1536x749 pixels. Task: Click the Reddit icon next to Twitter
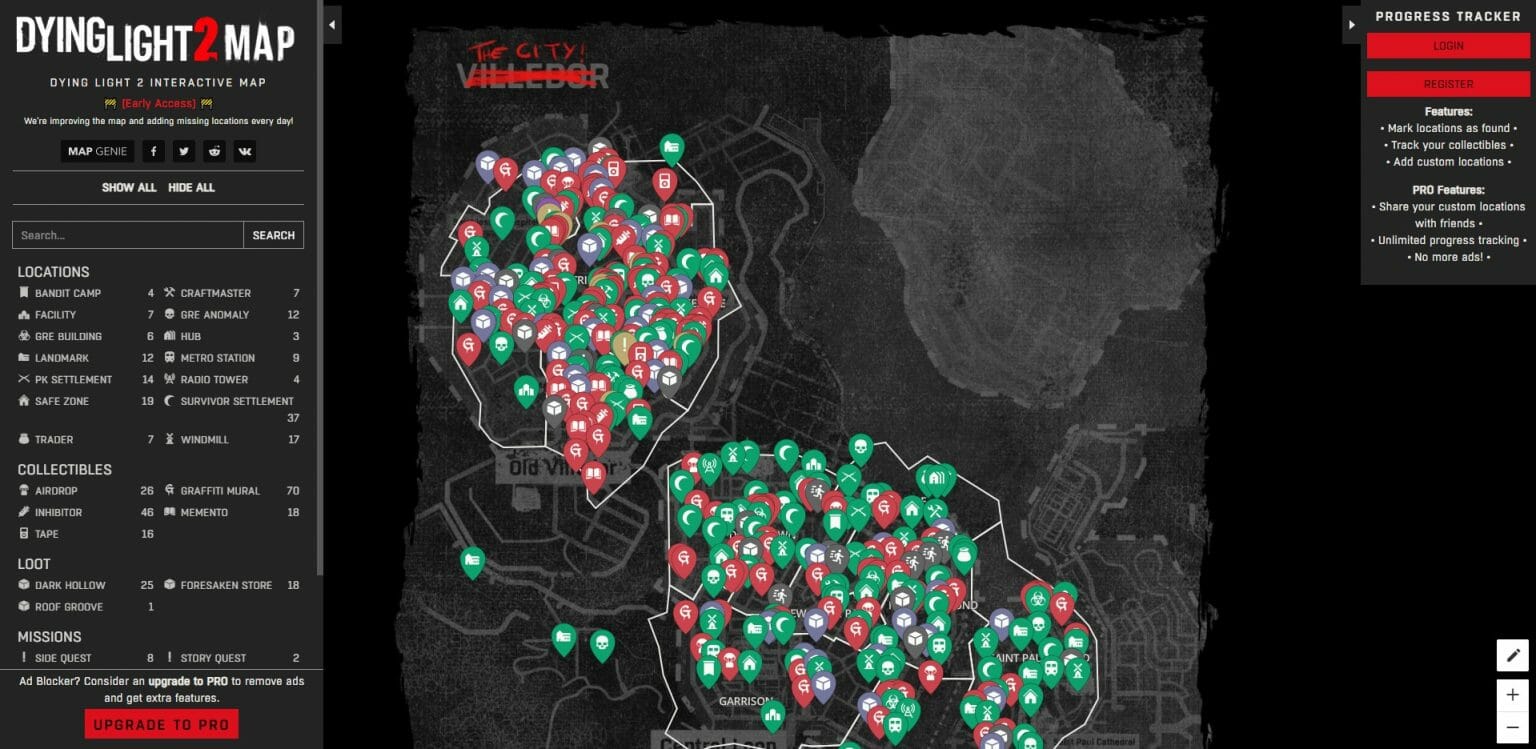coord(214,150)
